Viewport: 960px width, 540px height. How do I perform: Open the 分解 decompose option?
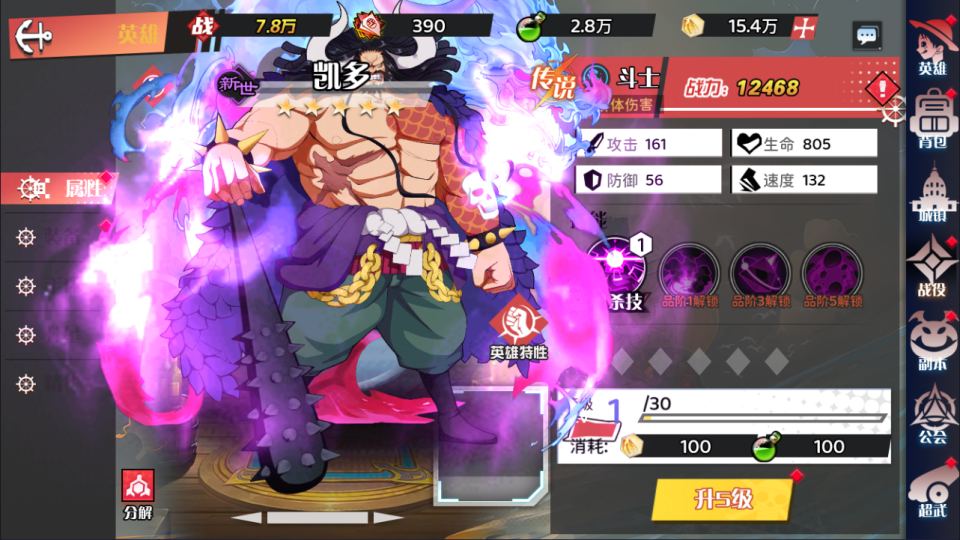coord(138,493)
